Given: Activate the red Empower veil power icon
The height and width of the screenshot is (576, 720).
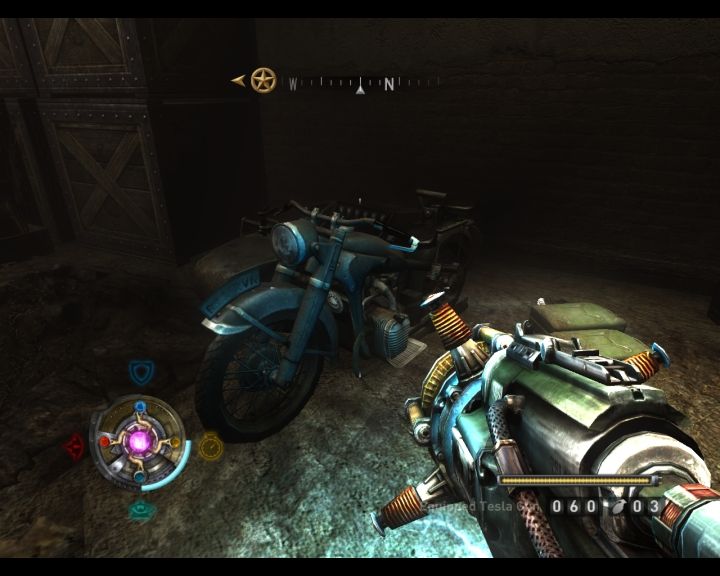Looking at the screenshot, I should 74,446.
